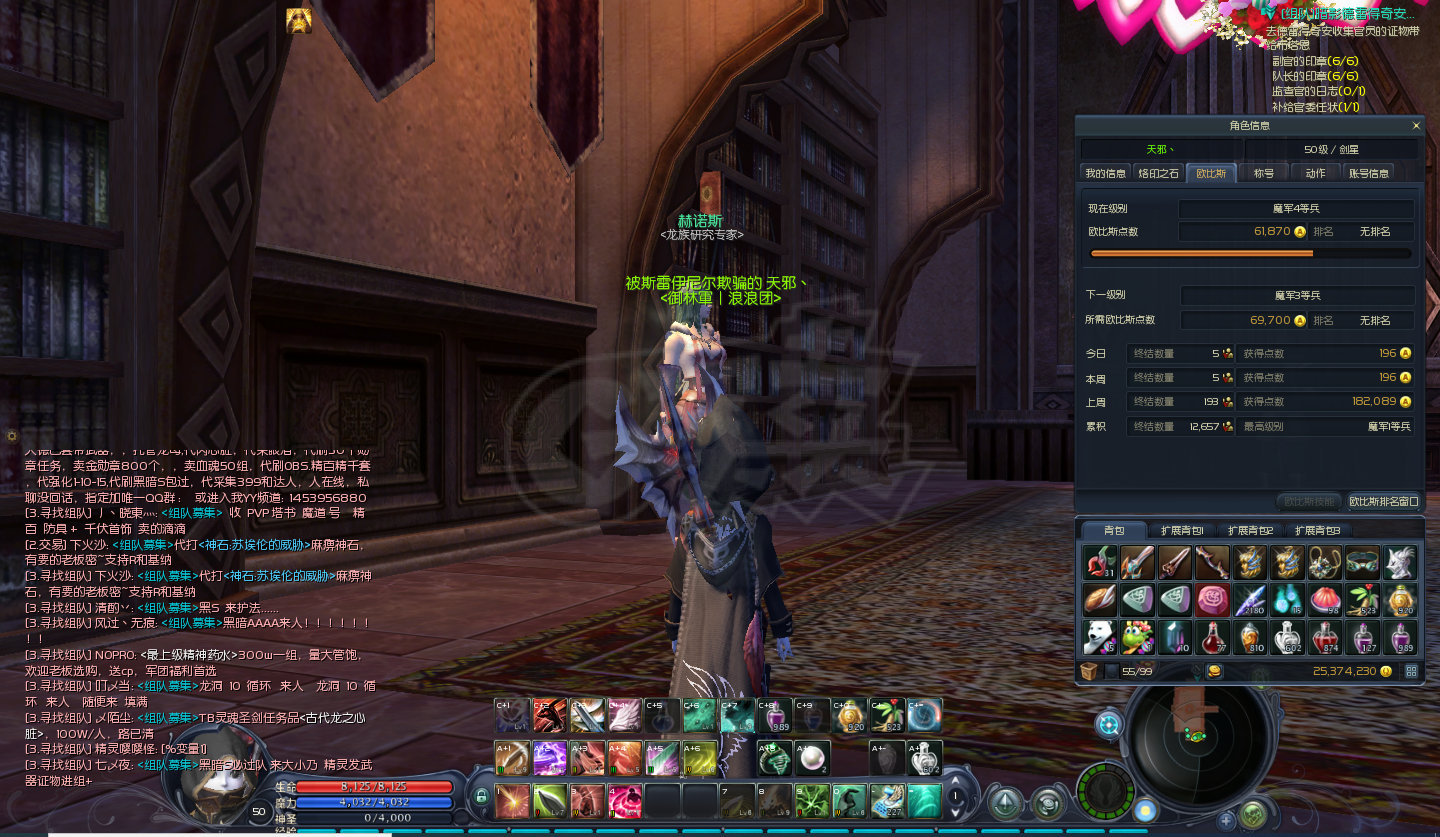The height and width of the screenshot is (837, 1440).
Task: Activate the white pearl item on the hotbar
Action: coord(811,758)
